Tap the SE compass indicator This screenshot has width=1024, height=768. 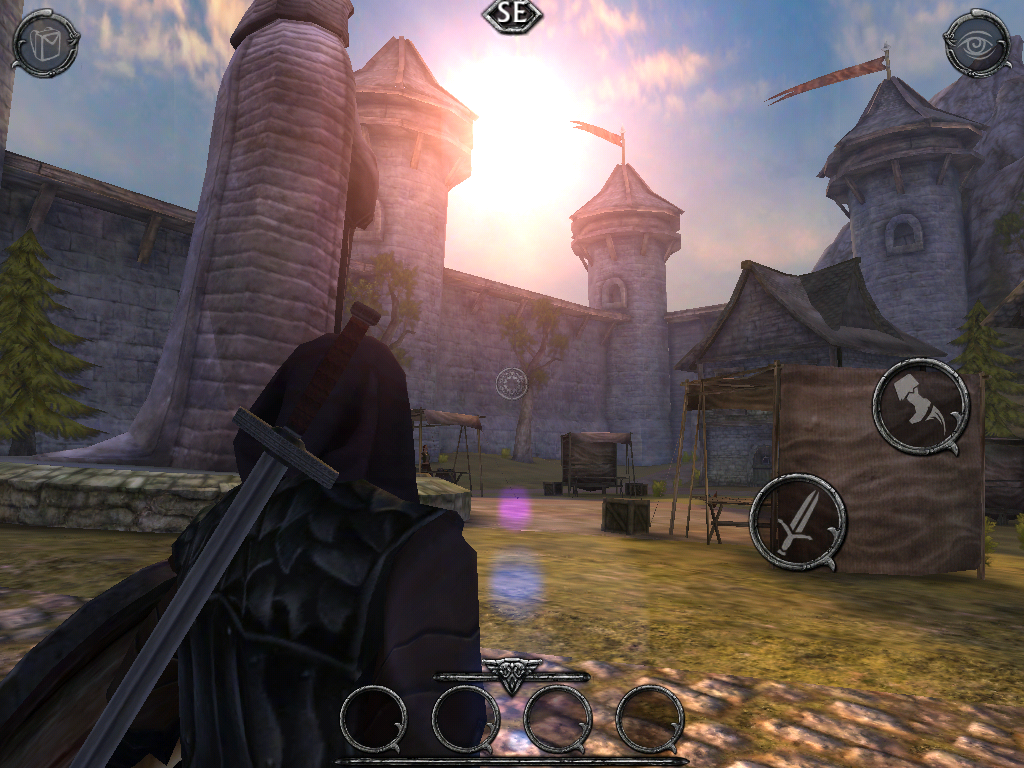pyautogui.click(x=512, y=15)
